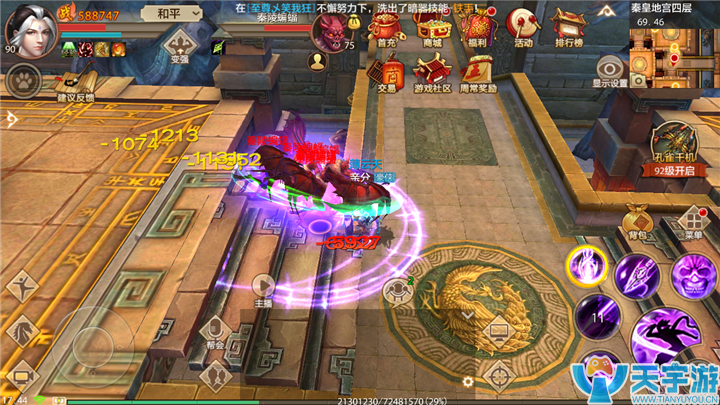Open the 变强 get-stronger button
This screenshot has width=720, height=405.
180,45
